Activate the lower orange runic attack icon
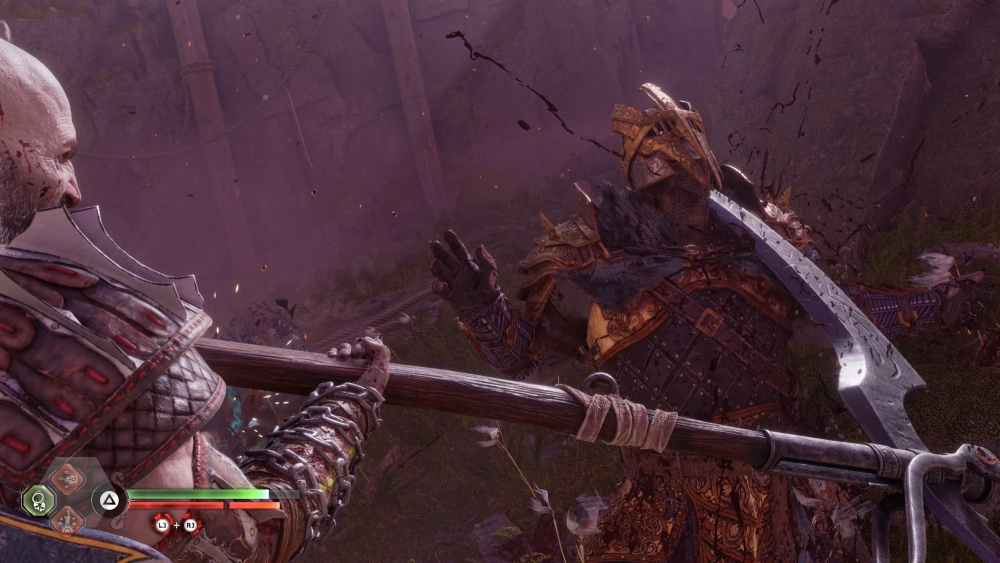The width and height of the screenshot is (1000, 563). [68, 519]
